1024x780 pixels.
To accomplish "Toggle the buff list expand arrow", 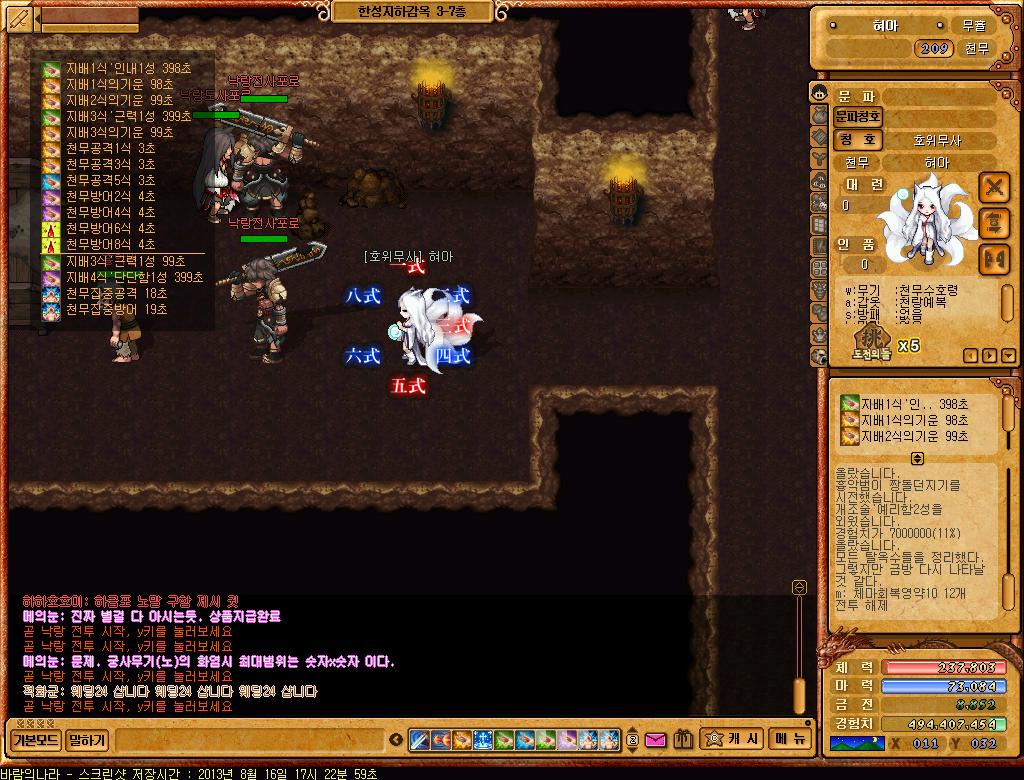I will [x=917, y=458].
